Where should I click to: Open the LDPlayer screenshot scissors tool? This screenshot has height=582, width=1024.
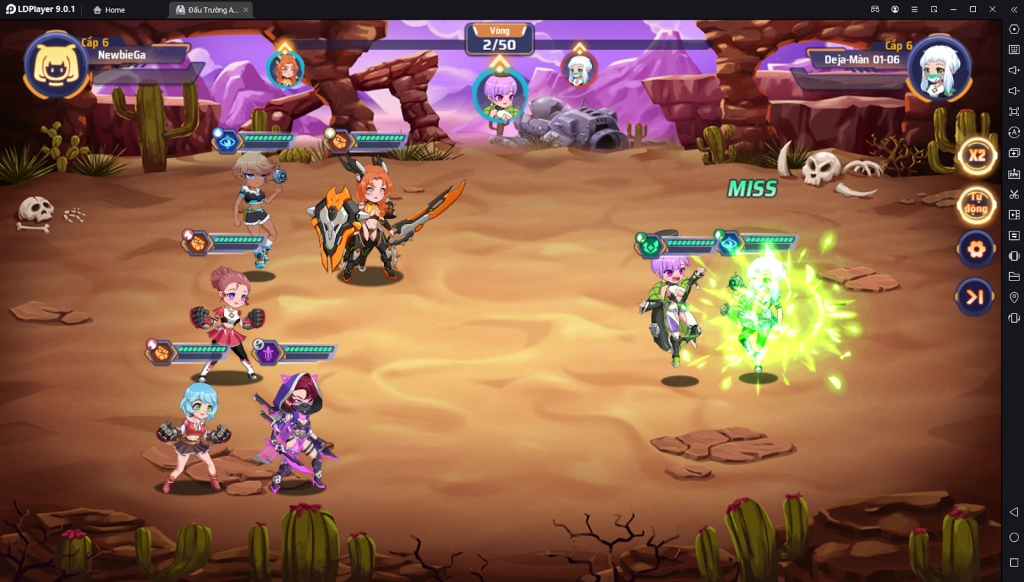(1014, 194)
